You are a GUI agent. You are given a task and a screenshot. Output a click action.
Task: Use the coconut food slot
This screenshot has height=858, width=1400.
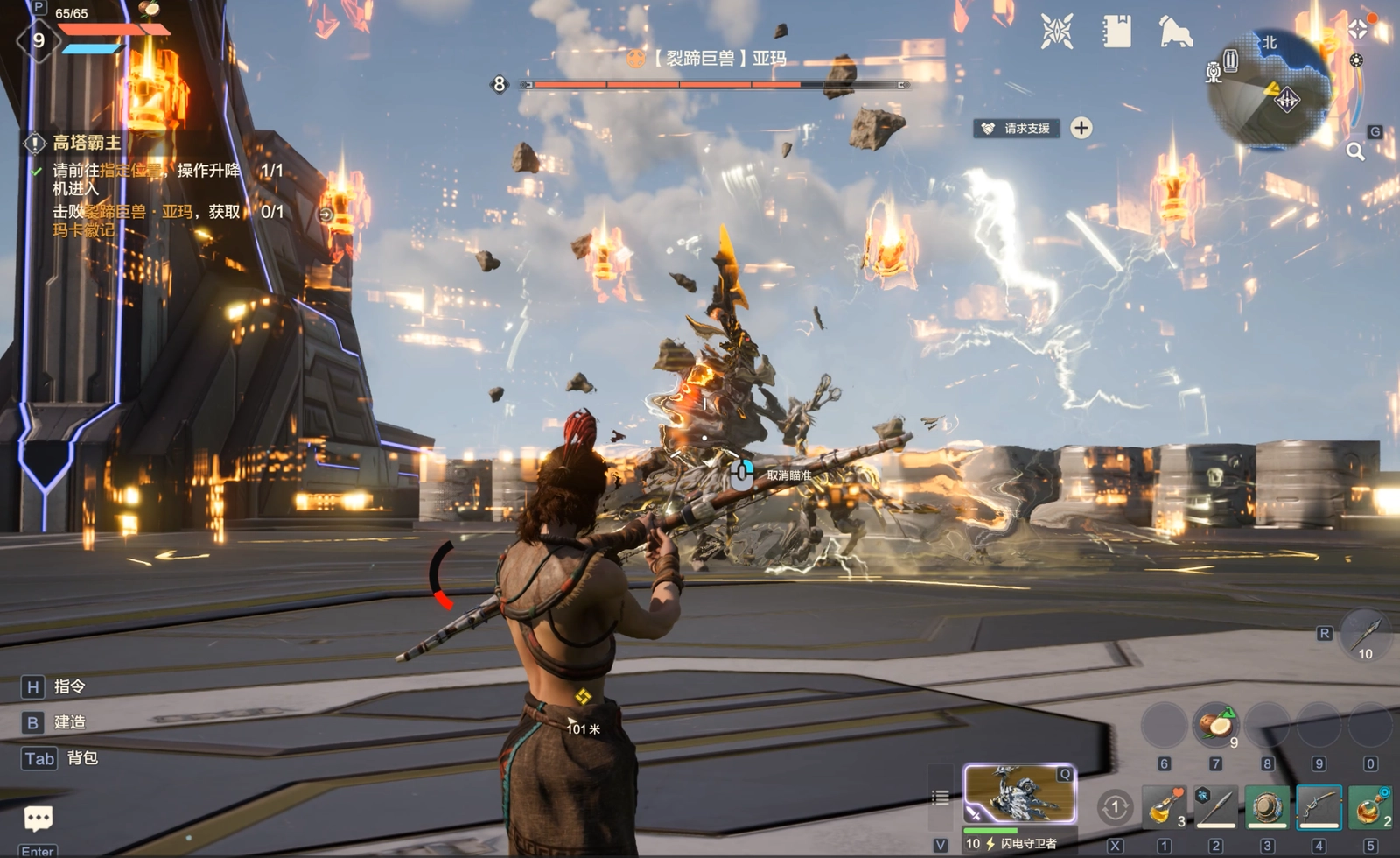[x=1215, y=725]
